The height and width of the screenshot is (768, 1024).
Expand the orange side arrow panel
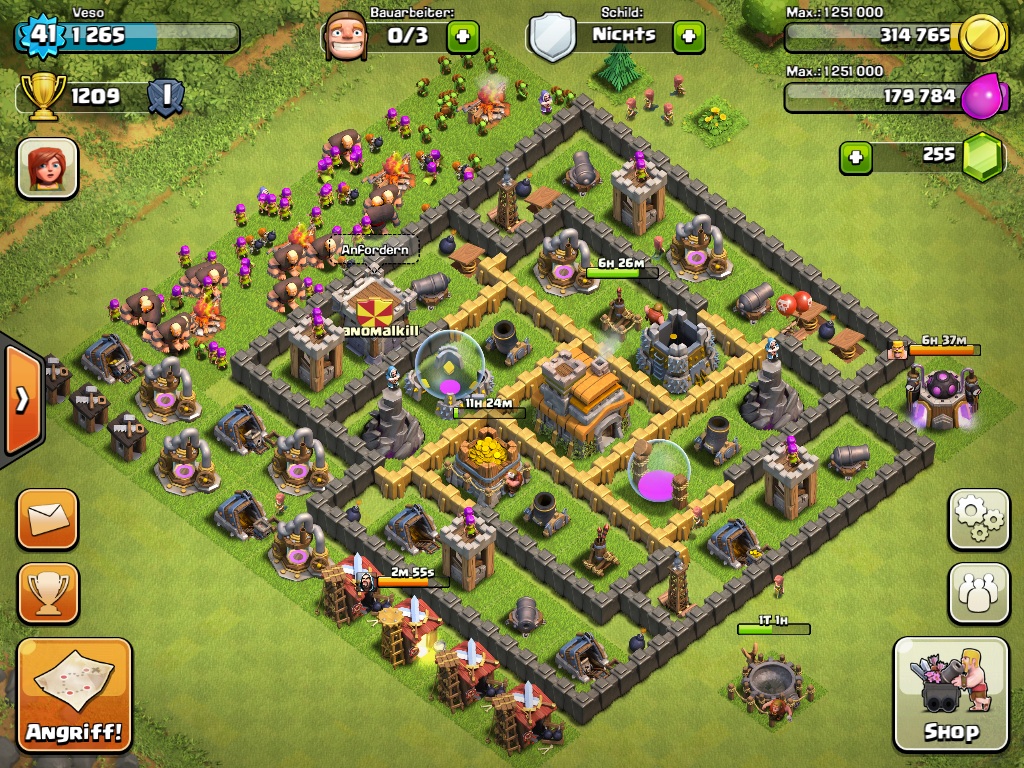(21, 400)
